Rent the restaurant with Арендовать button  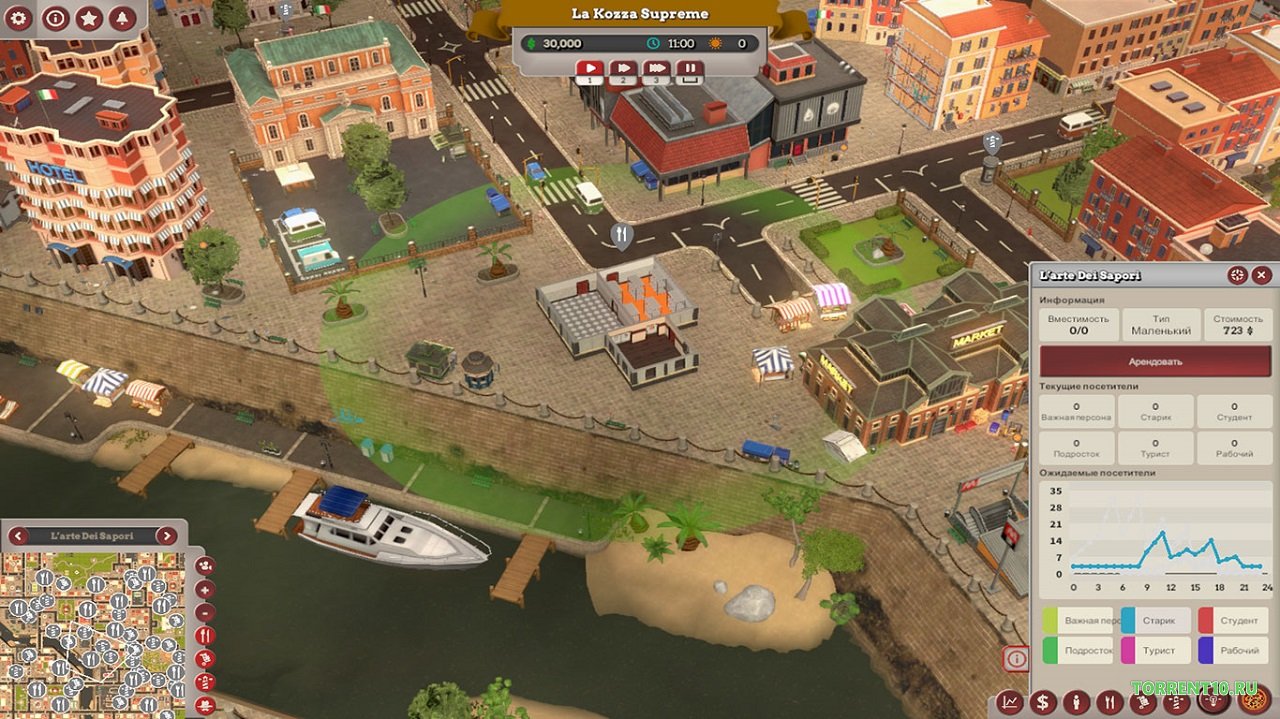[x=1155, y=361]
